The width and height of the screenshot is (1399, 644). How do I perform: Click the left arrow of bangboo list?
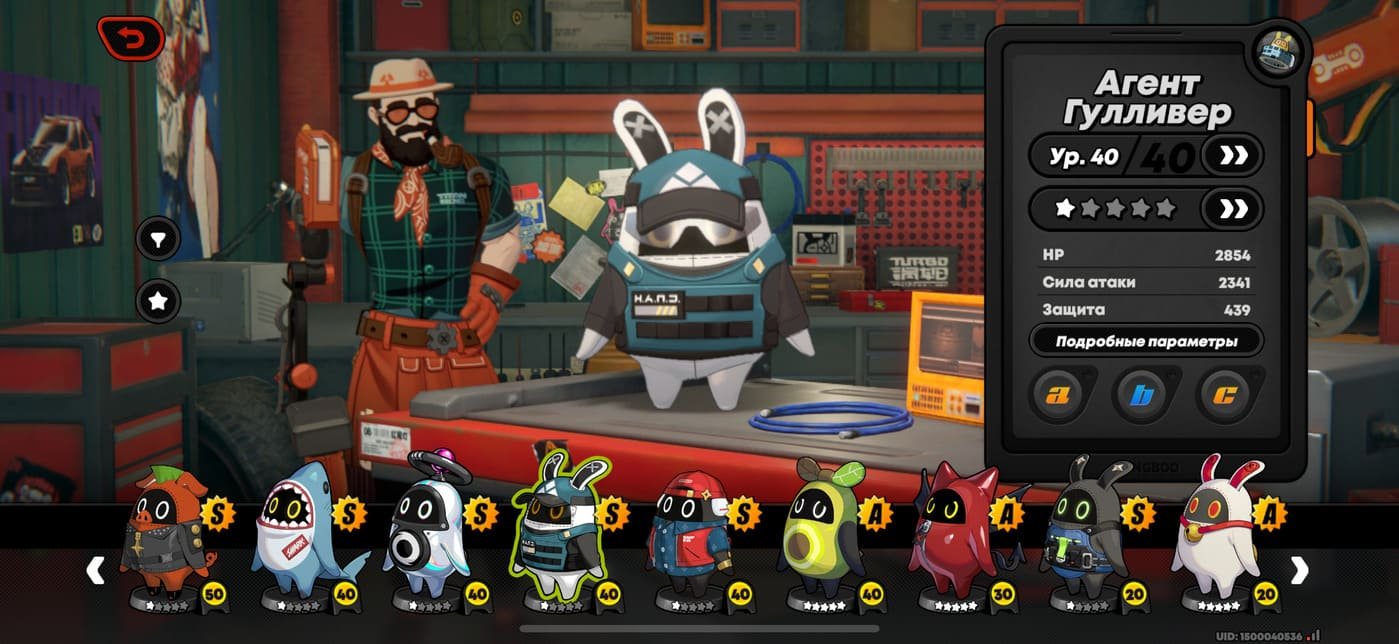pyautogui.click(x=96, y=570)
